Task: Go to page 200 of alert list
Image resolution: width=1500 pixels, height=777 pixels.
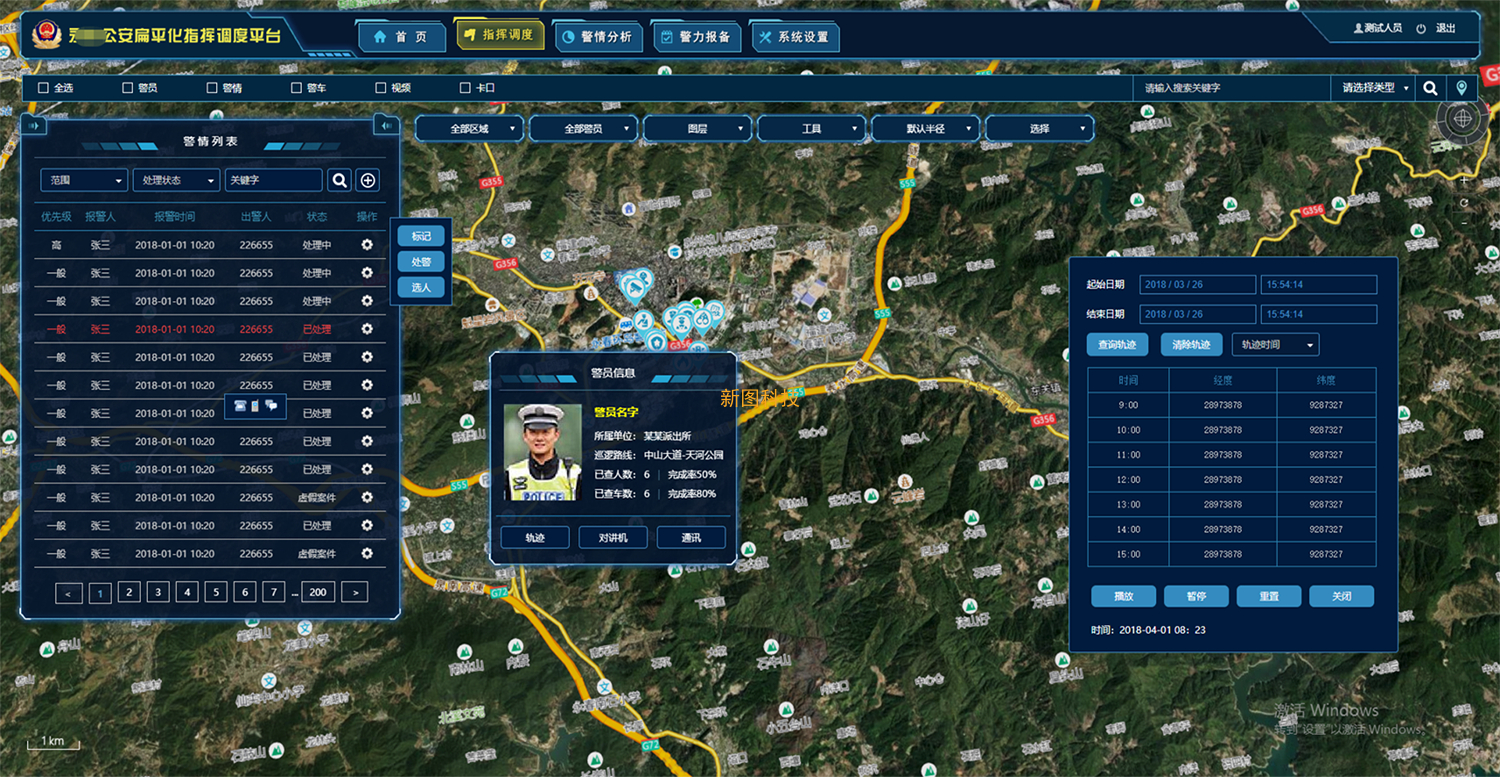Action: [318, 592]
